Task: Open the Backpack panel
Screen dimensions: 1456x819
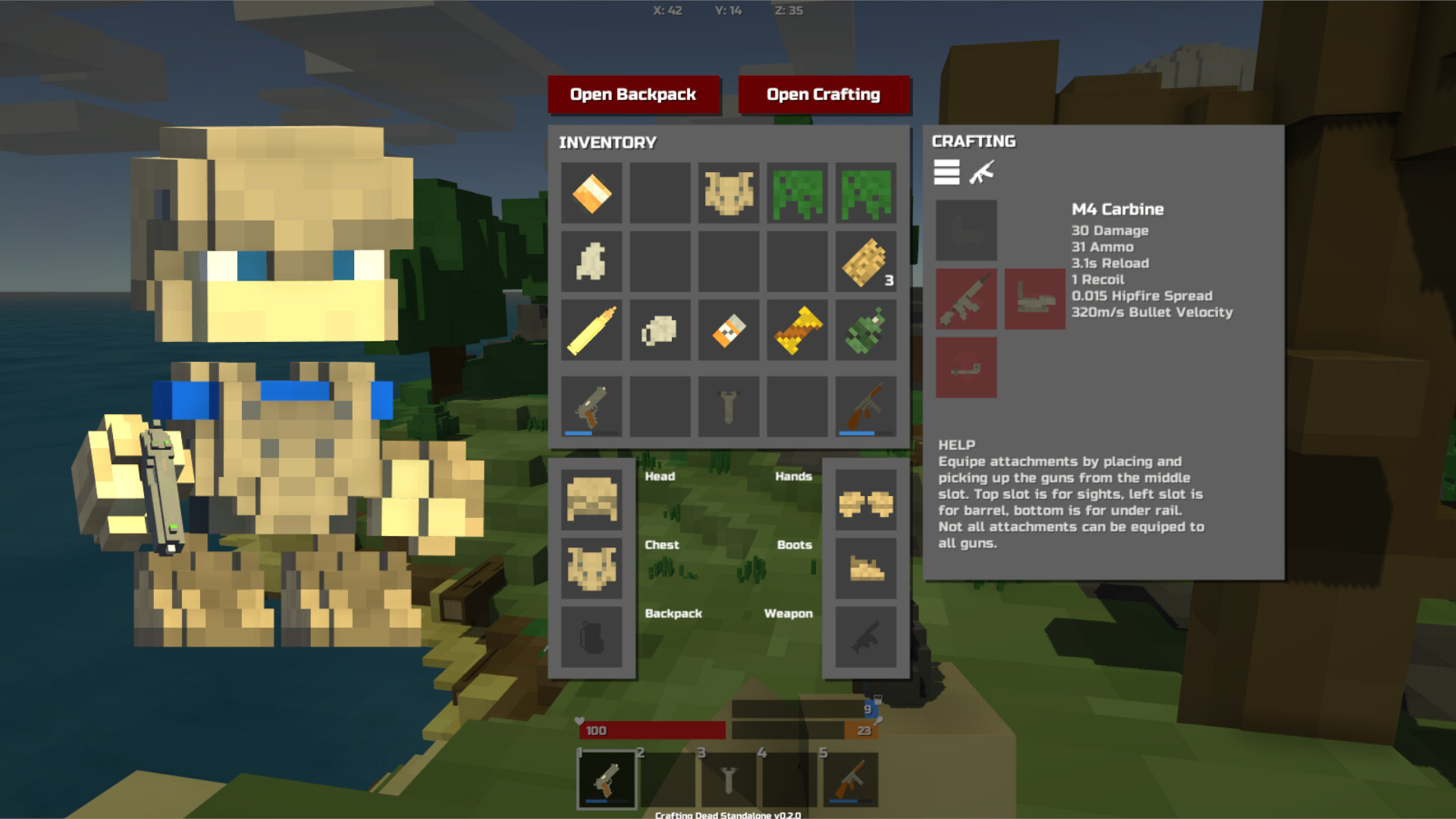Action: click(634, 94)
